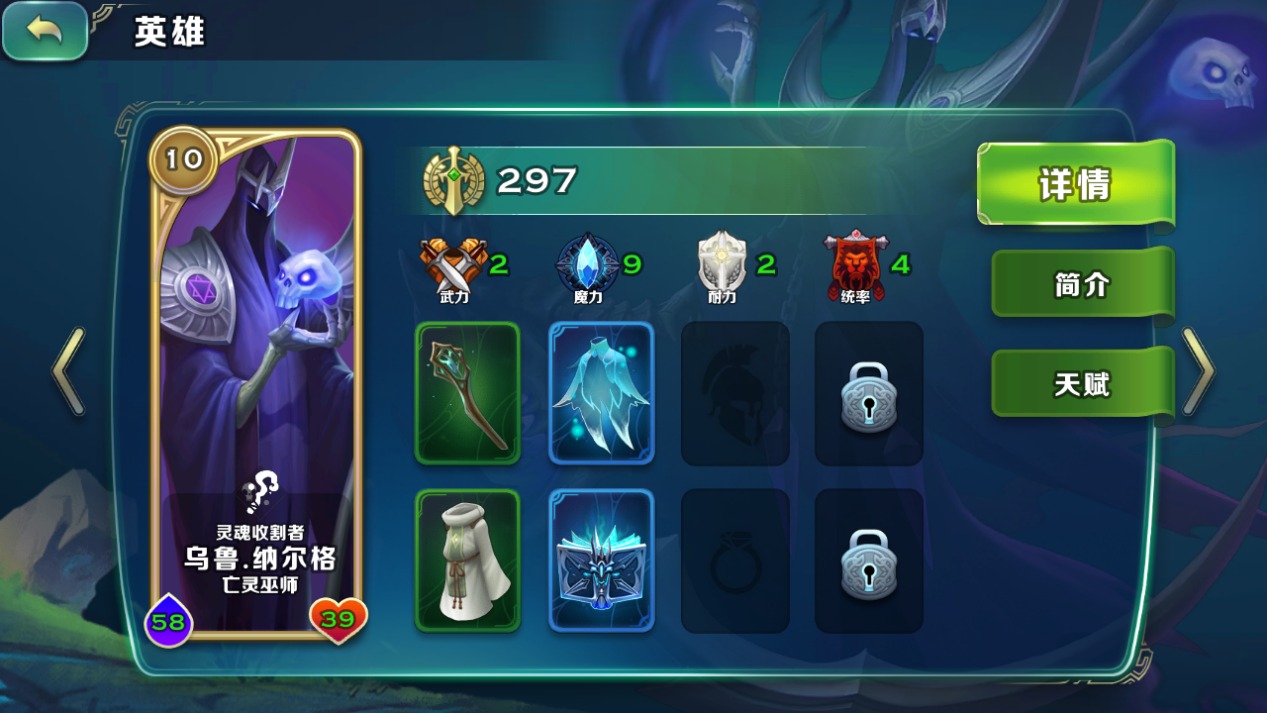Viewport: 1267px width, 713px height.
Task: Switch to the next hero
Action: click(1198, 372)
